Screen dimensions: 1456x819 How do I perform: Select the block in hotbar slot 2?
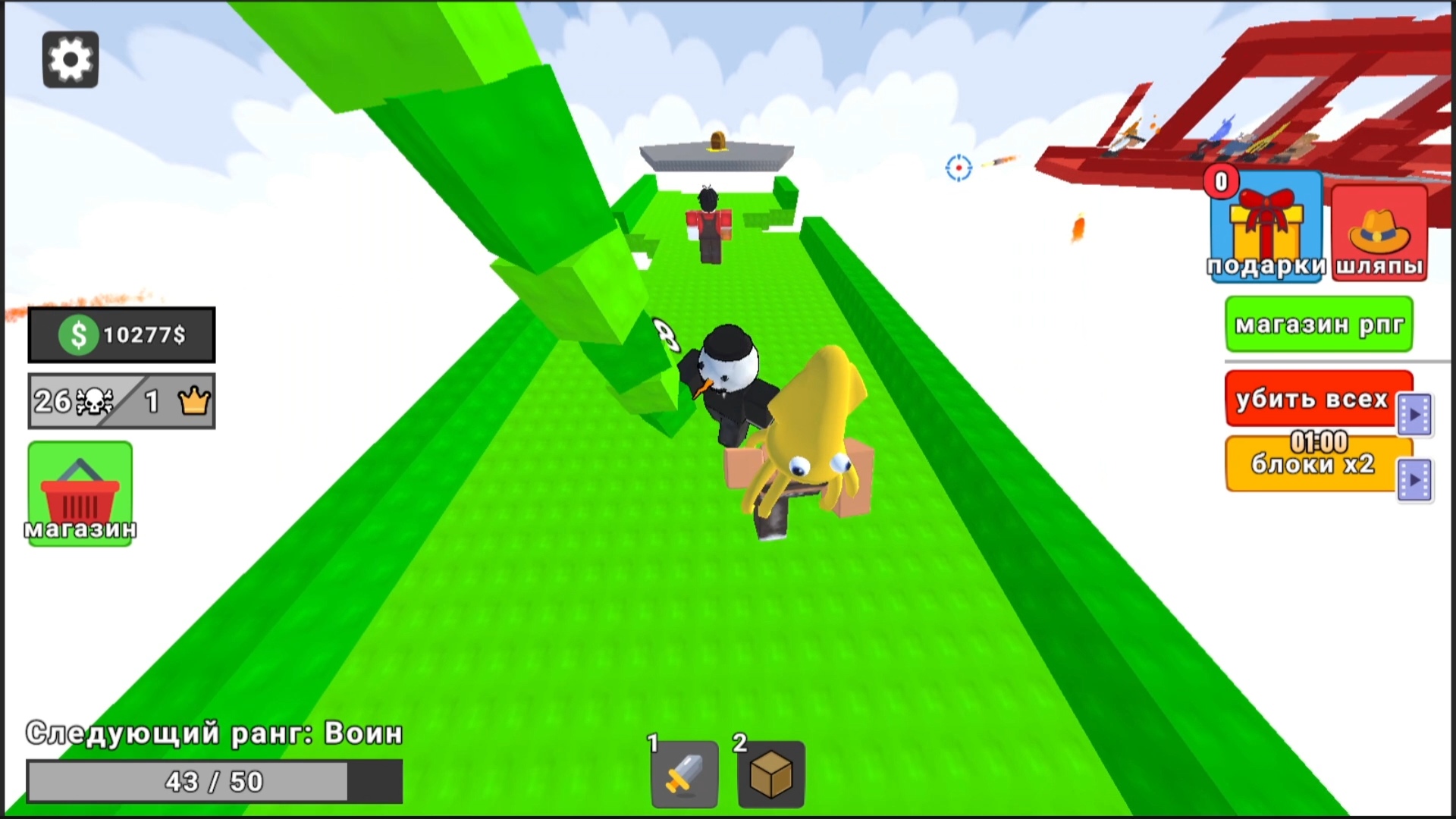click(x=769, y=775)
